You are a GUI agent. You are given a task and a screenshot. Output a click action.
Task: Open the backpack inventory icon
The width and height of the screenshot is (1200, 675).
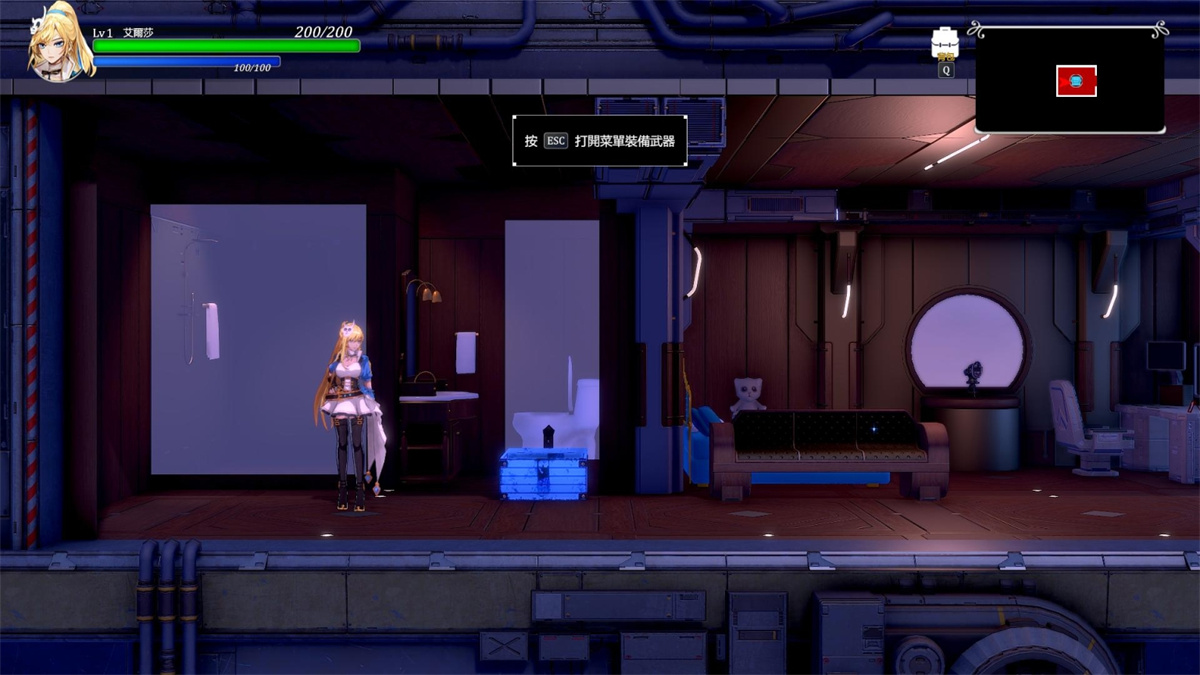tap(945, 43)
